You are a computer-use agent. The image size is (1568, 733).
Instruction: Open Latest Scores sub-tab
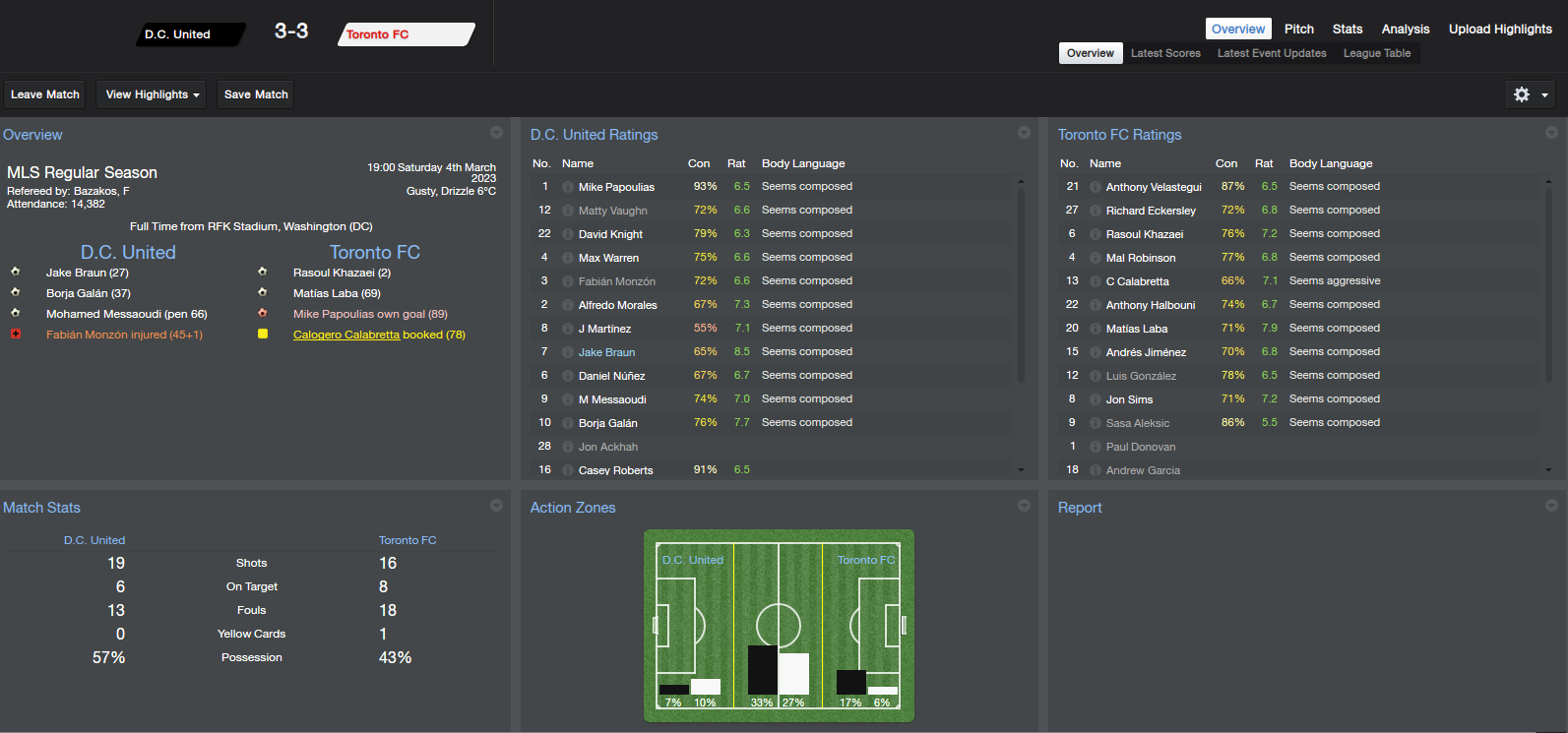pos(1165,53)
